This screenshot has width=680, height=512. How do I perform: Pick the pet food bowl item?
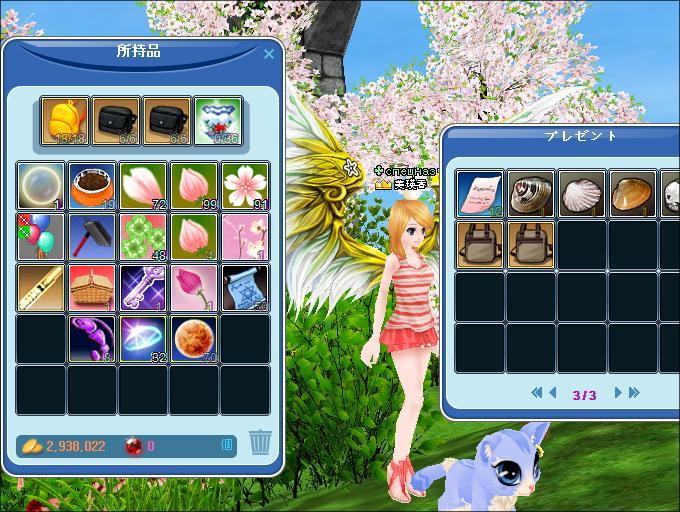[x=93, y=185]
